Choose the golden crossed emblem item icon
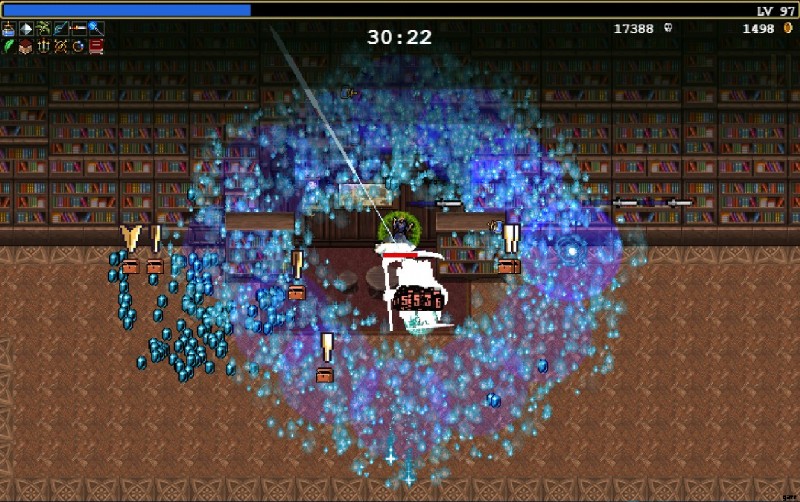The height and width of the screenshot is (502, 800). point(61,46)
